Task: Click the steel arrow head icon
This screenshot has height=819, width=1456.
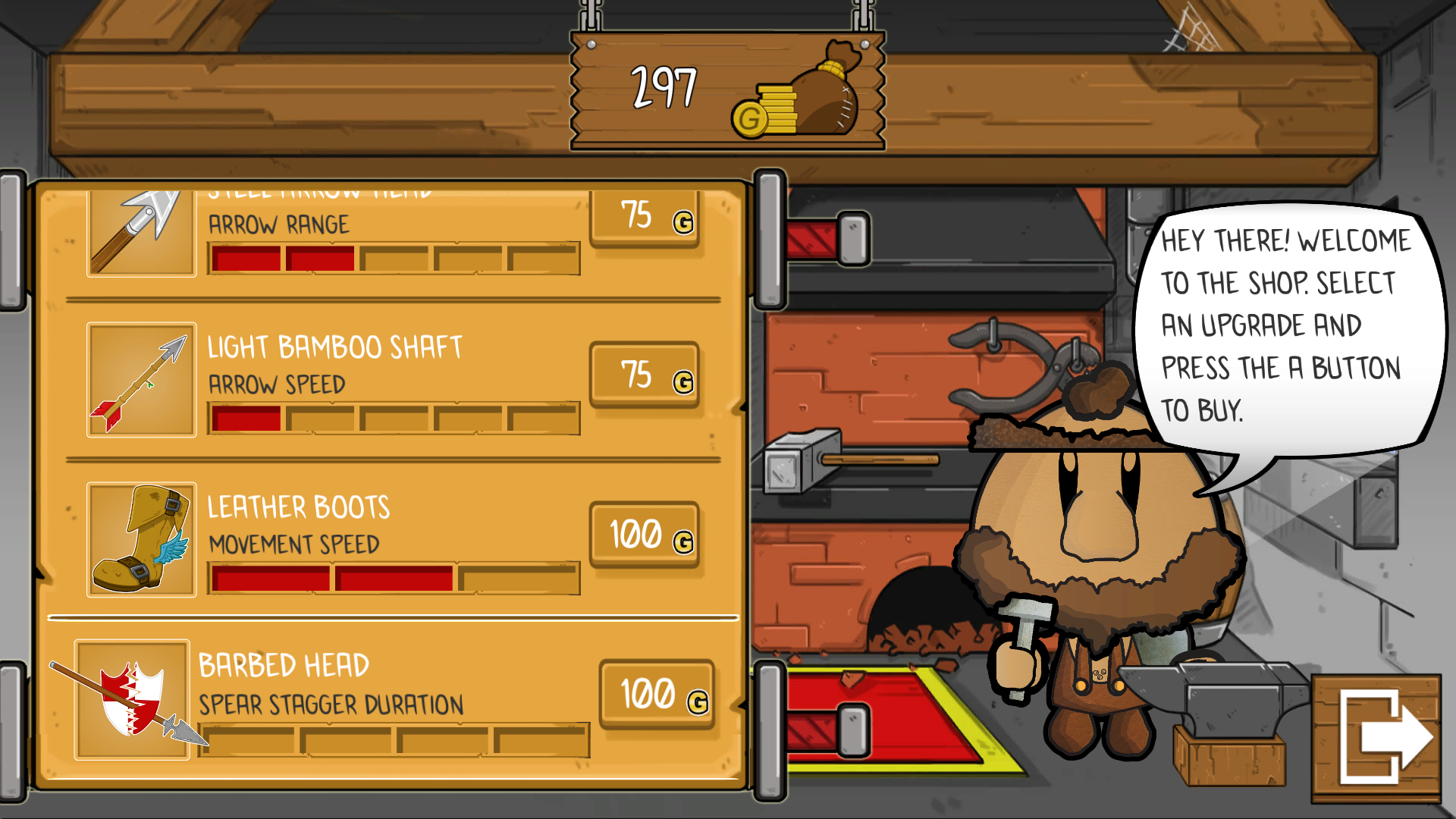Action: [141, 231]
